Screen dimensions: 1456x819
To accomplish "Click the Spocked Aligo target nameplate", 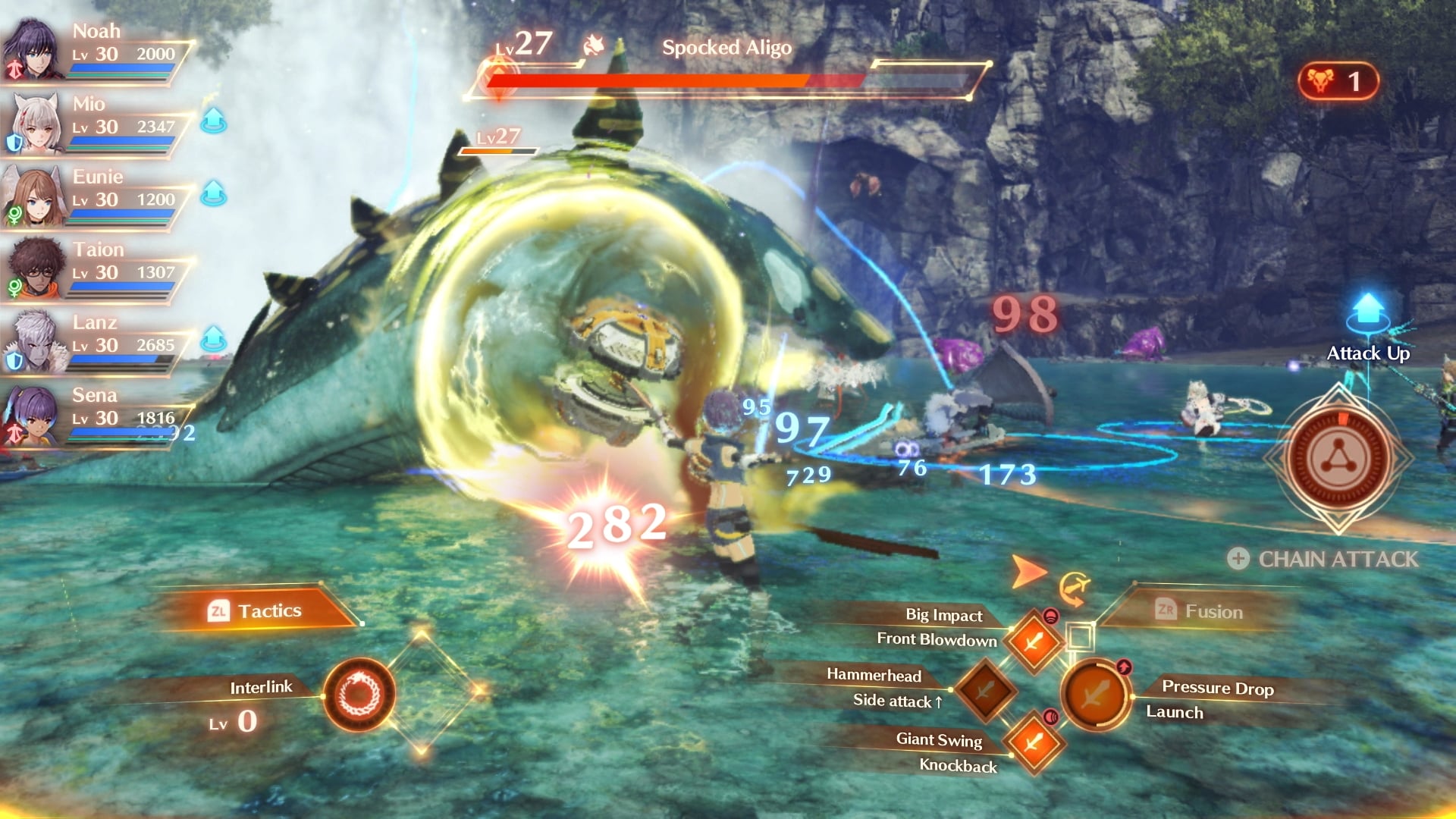I will [726, 49].
